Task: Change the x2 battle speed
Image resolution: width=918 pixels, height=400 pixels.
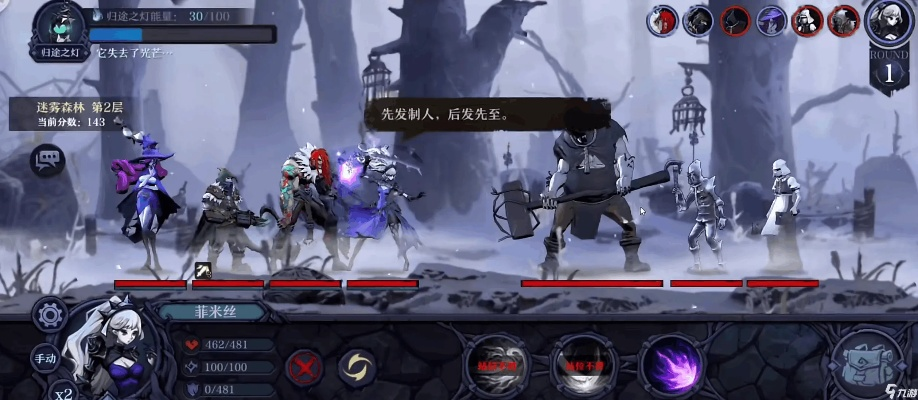Action: pyautogui.click(x=64, y=392)
